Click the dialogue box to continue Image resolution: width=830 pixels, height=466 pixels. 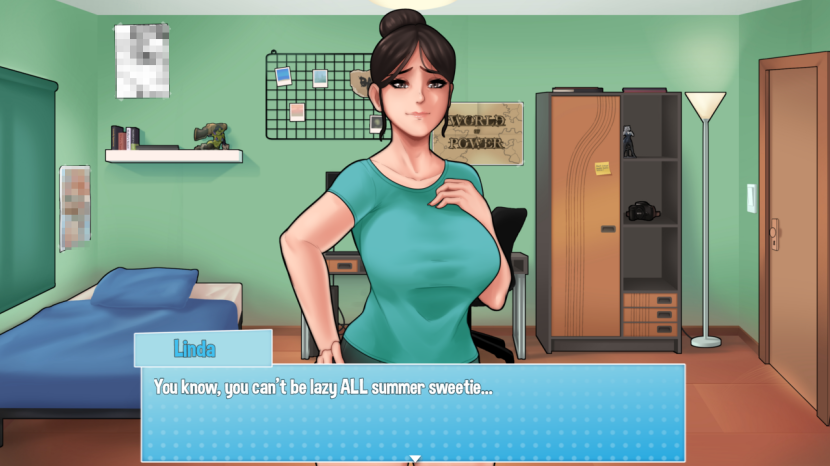[413, 410]
